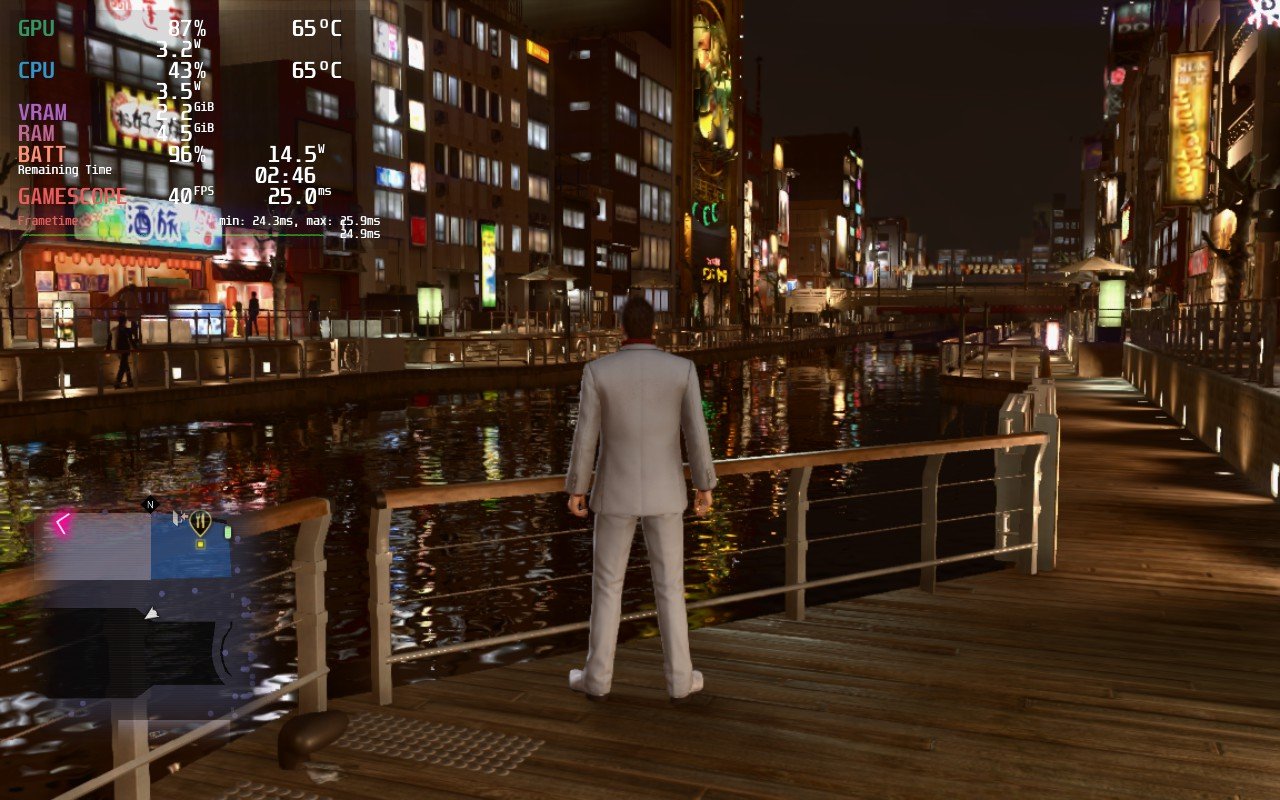Click the black N compass diamond on minimap
The height and width of the screenshot is (800, 1280).
[149, 503]
